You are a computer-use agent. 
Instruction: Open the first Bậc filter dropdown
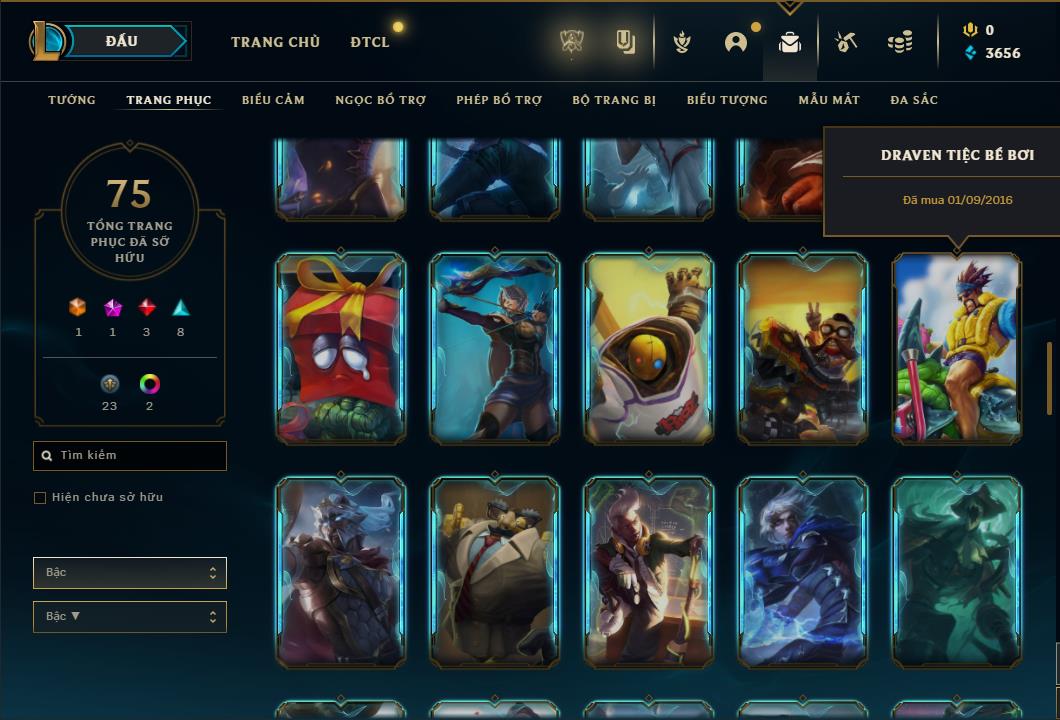(x=130, y=573)
